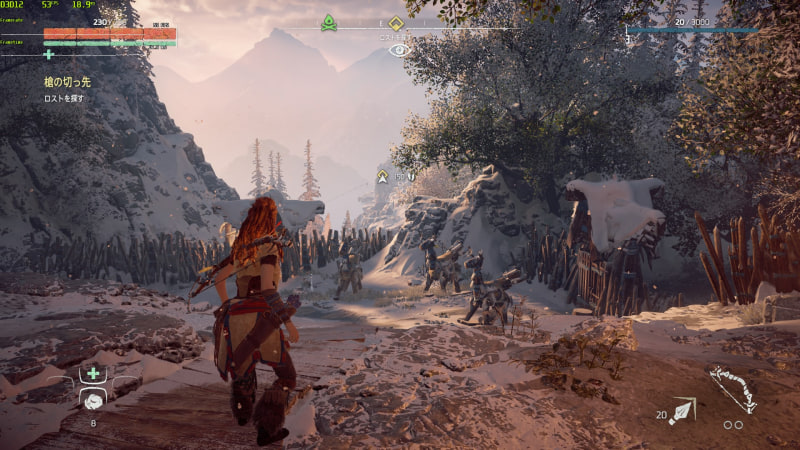Click the green plus icon under health bar
The width and height of the screenshot is (800, 450).
pos(48,54)
